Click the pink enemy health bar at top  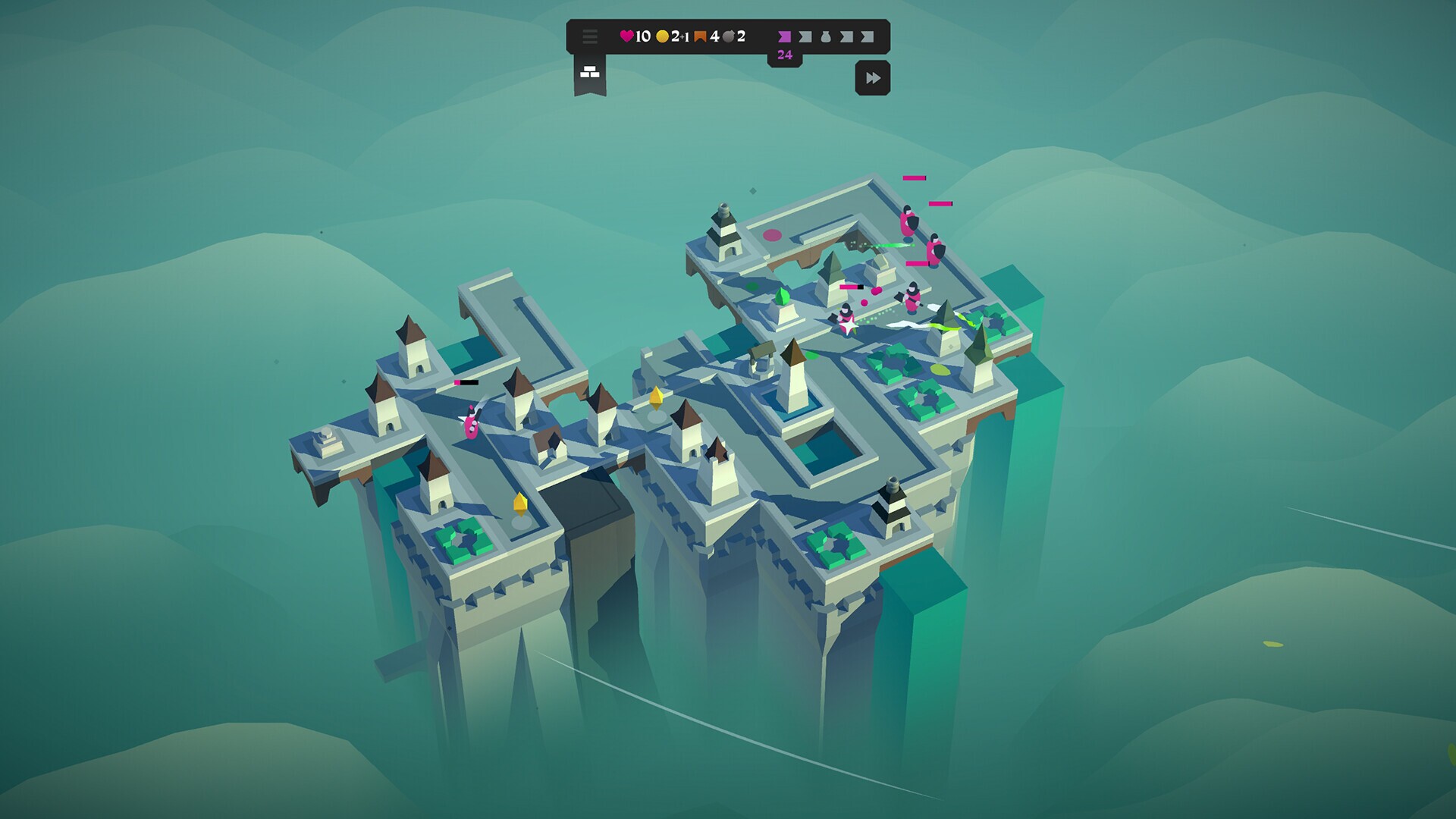pyautogui.click(x=915, y=177)
